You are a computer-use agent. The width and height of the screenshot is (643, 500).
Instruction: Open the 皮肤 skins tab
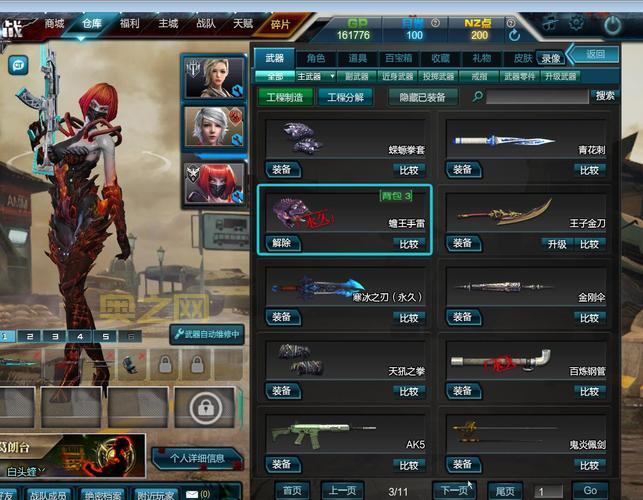coord(523,59)
